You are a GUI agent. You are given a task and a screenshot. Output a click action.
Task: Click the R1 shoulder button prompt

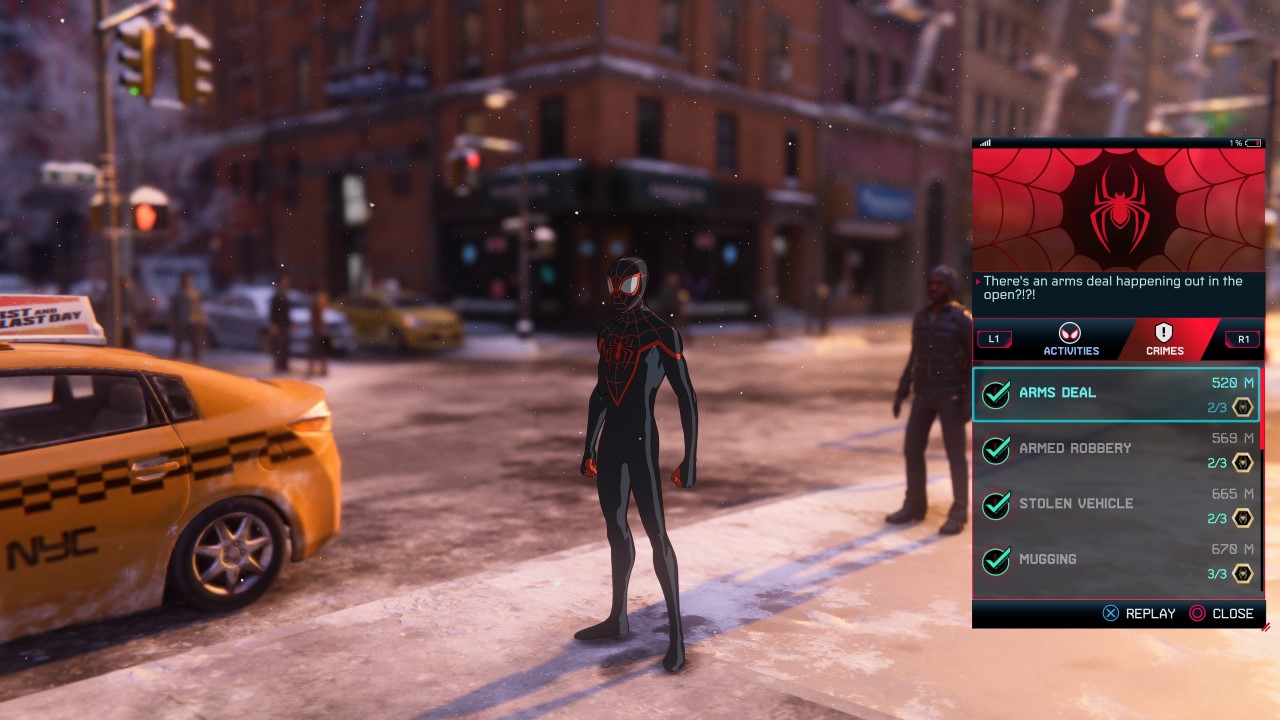(x=1242, y=340)
